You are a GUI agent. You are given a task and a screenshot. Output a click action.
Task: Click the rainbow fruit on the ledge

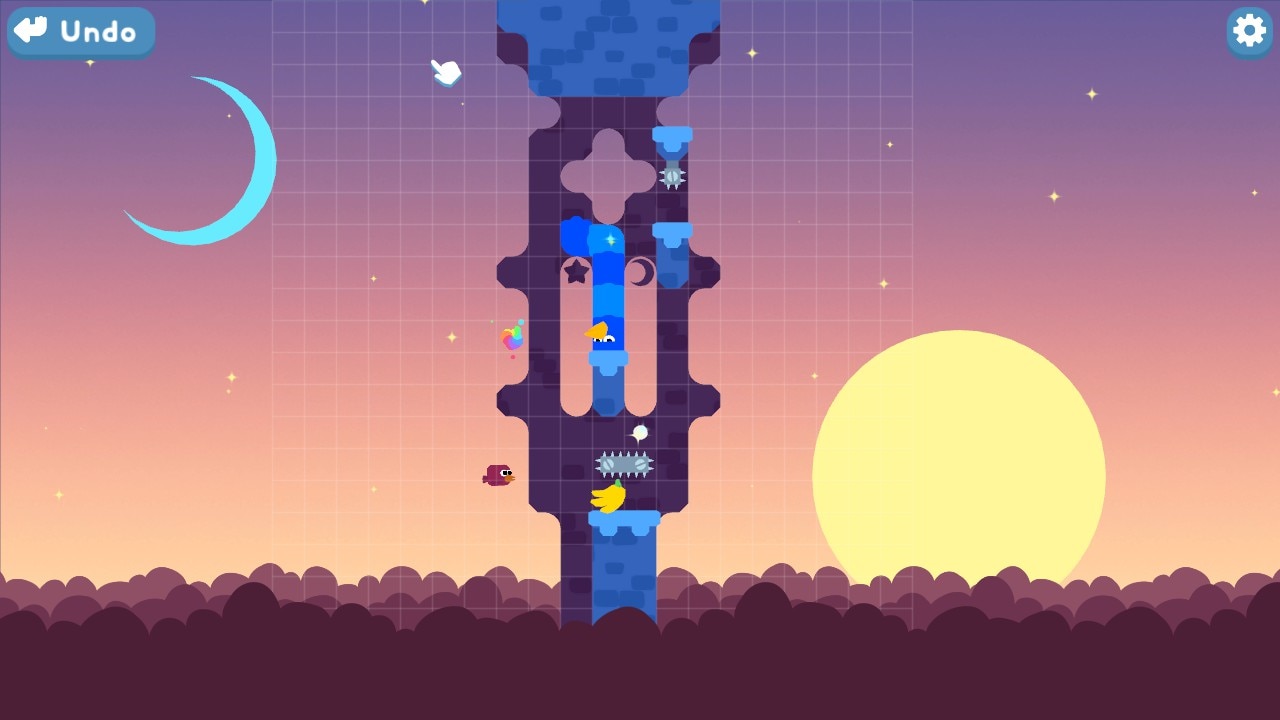point(511,337)
